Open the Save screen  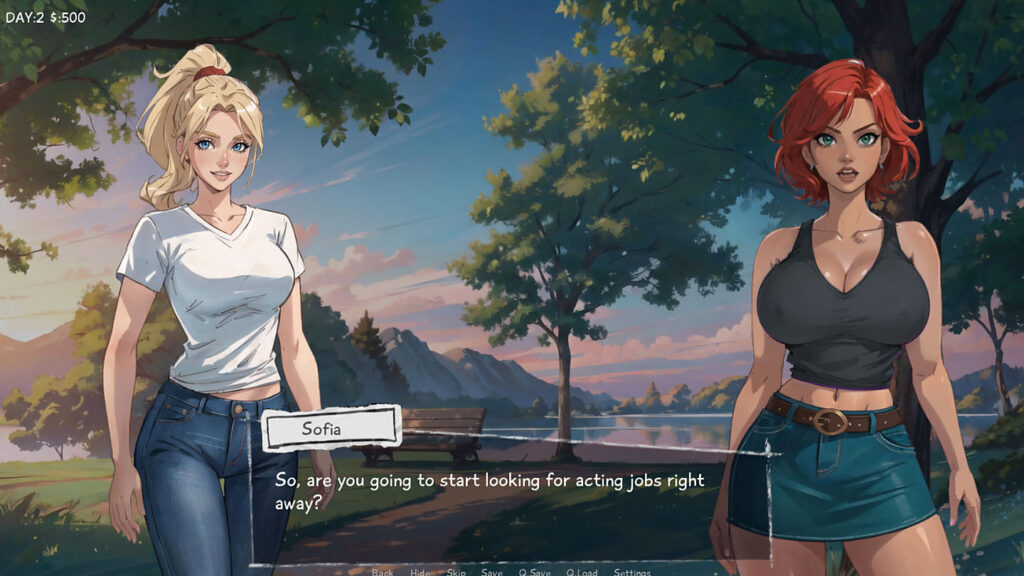[x=492, y=572]
